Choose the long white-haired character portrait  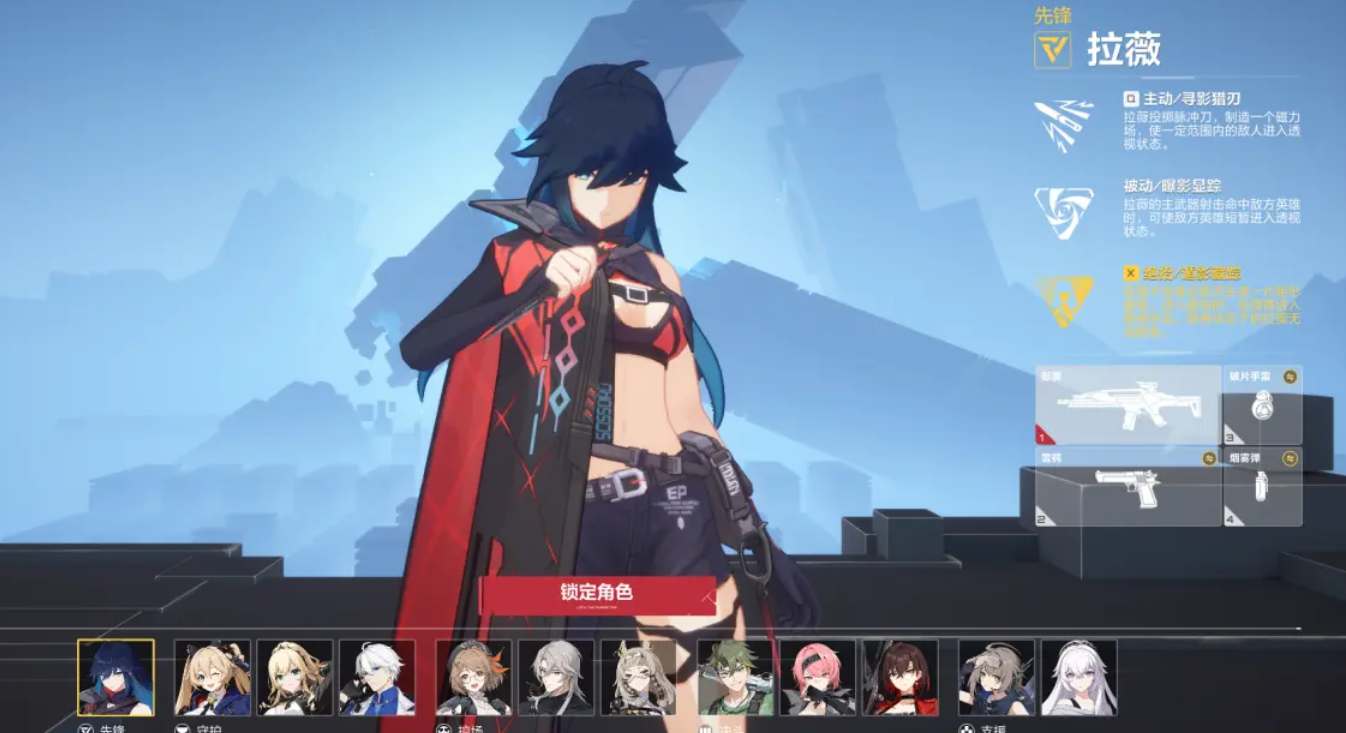[1079, 677]
